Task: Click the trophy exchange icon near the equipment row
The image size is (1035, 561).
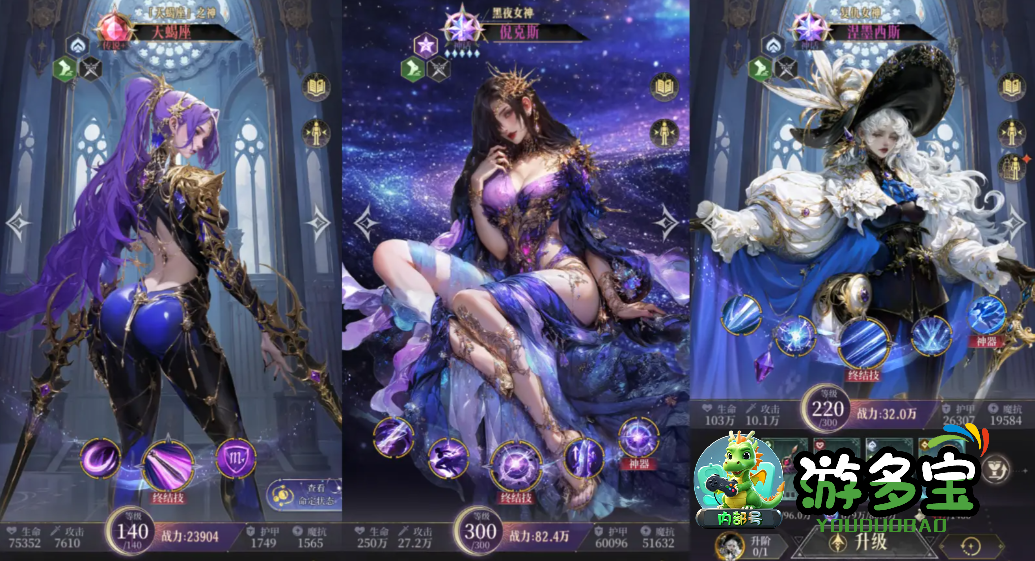Action: pyautogui.click(x=996, y=466)
